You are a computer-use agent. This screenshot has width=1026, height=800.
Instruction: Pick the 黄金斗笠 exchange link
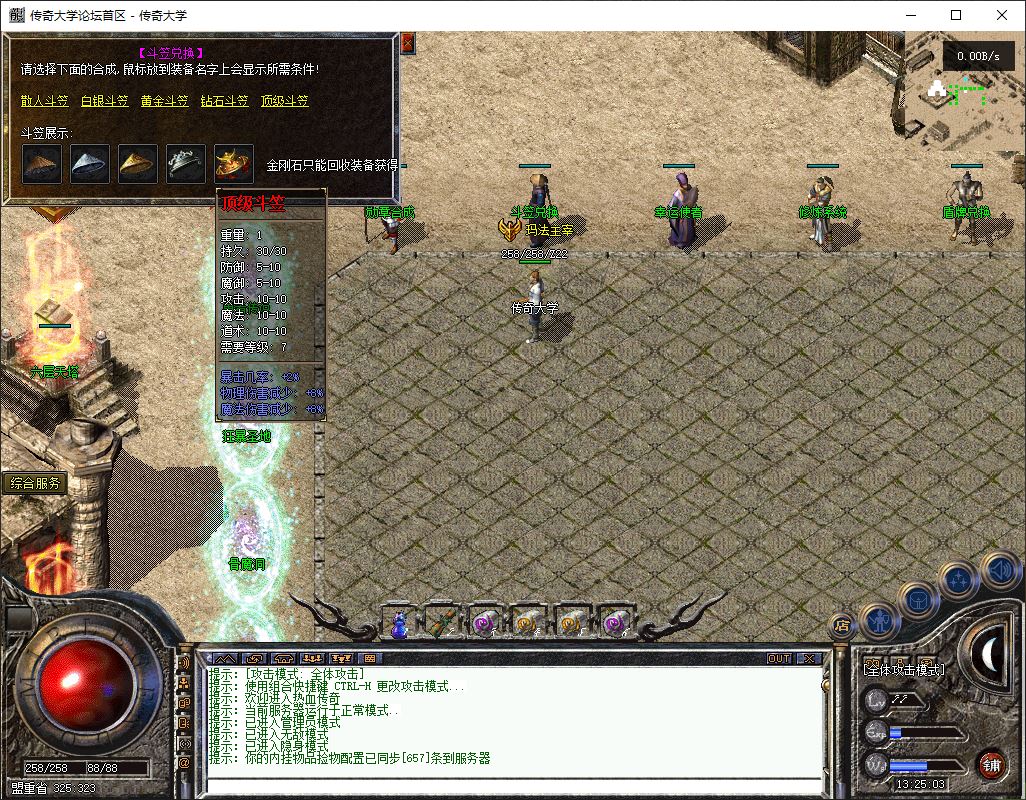click(164, 101)
